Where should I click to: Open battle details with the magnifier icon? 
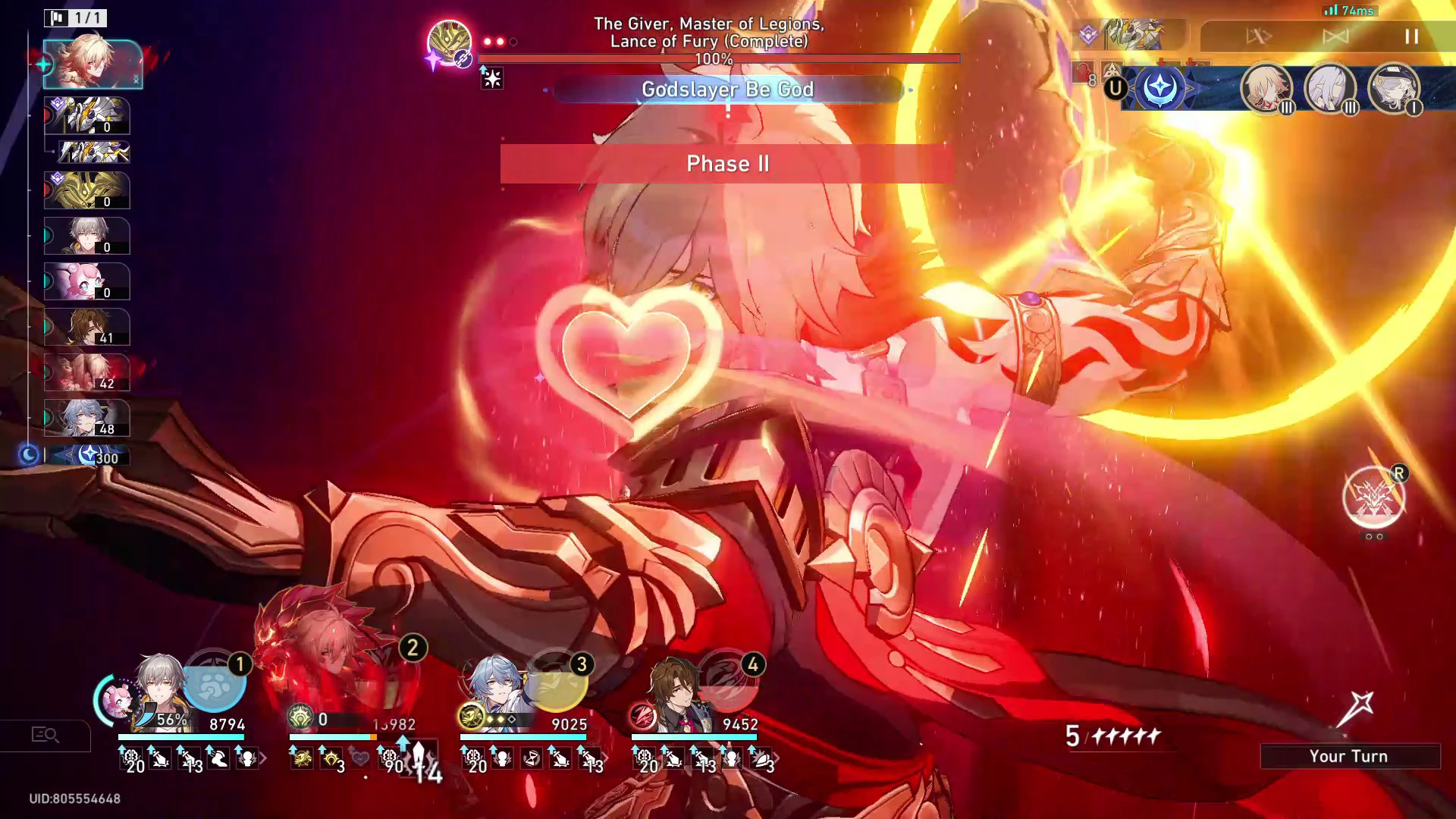(47, 735)
